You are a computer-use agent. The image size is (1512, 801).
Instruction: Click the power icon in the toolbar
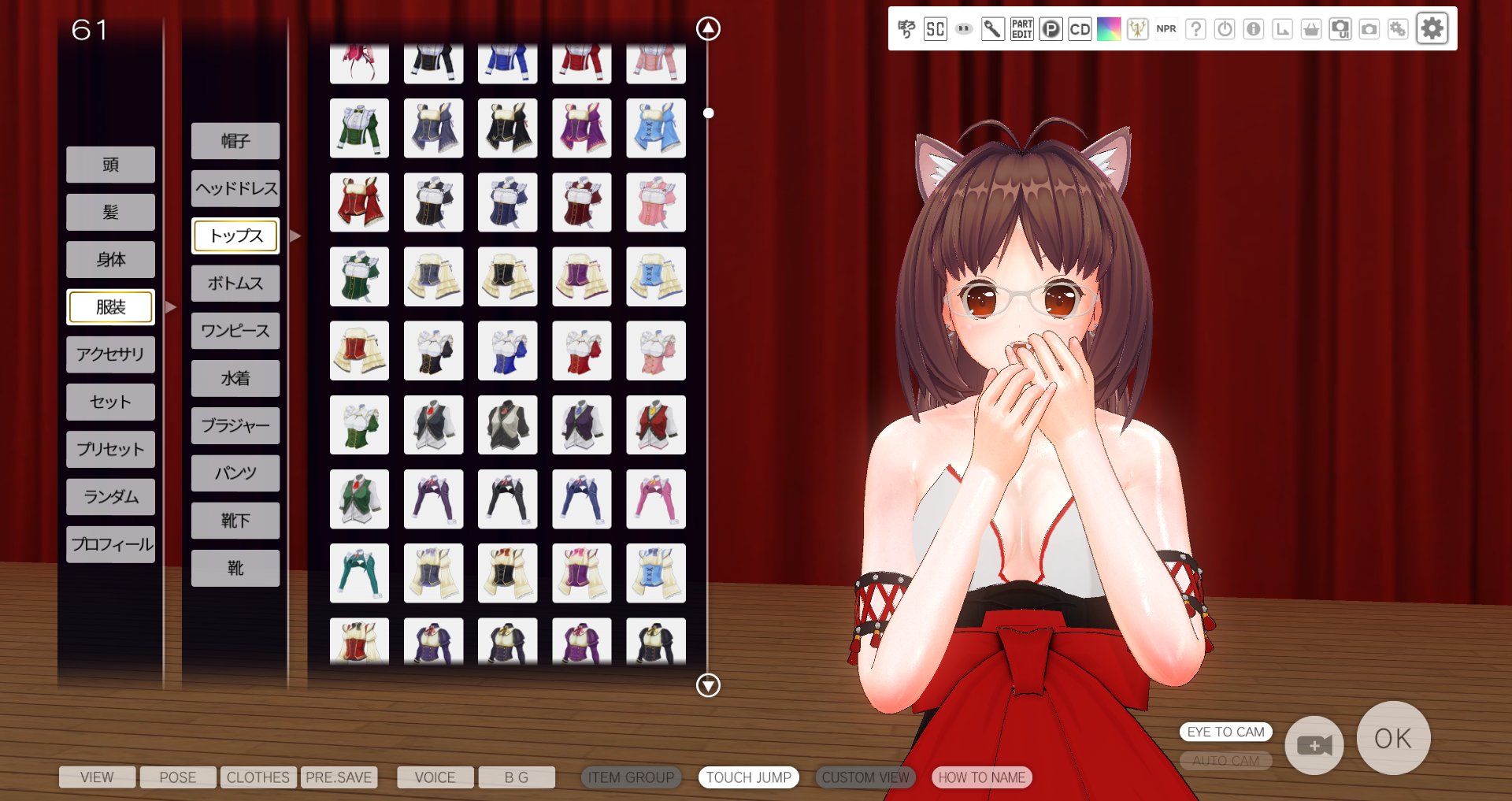point(1225,29)
